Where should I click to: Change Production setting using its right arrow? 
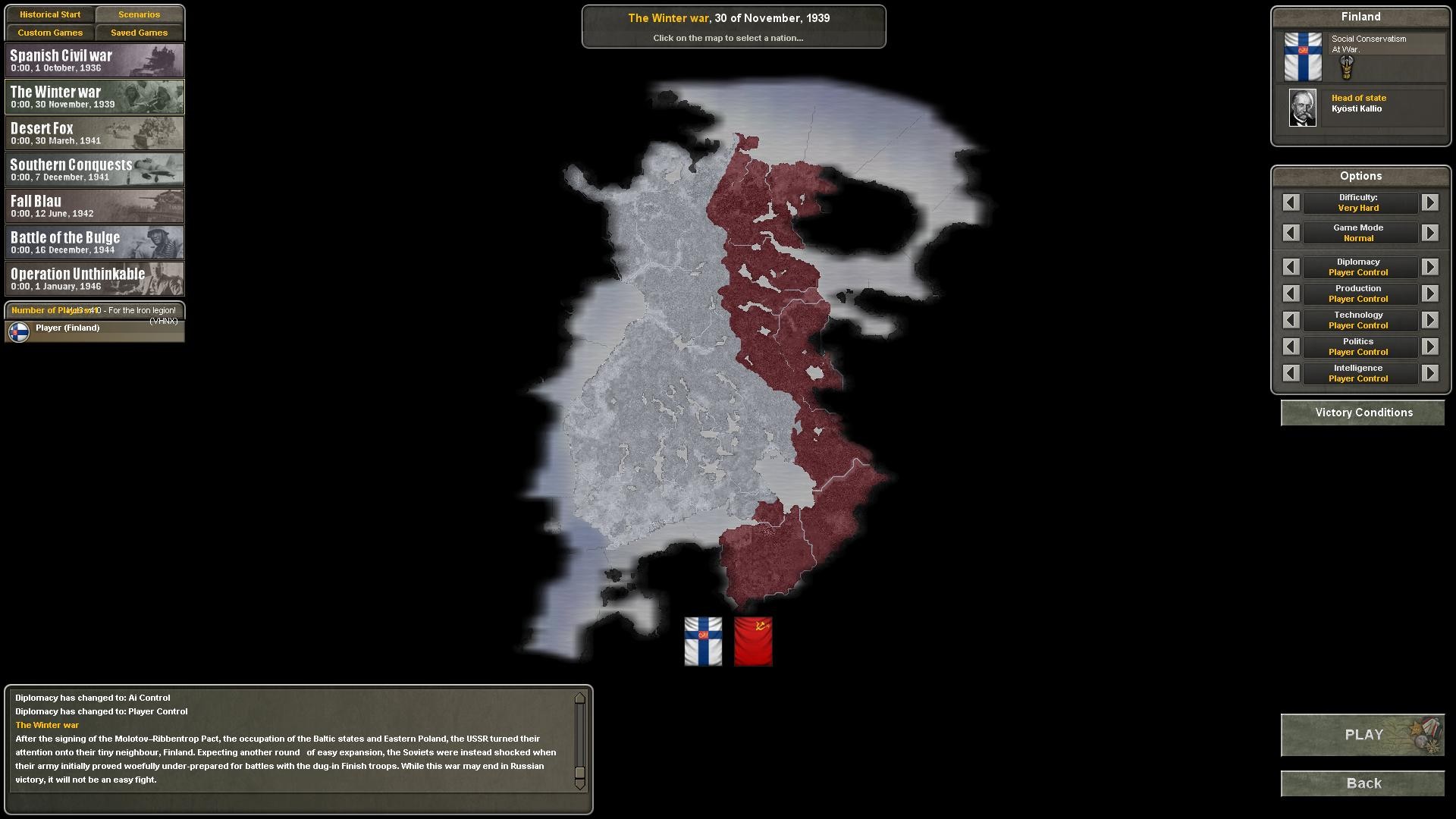pos(1431,293)
